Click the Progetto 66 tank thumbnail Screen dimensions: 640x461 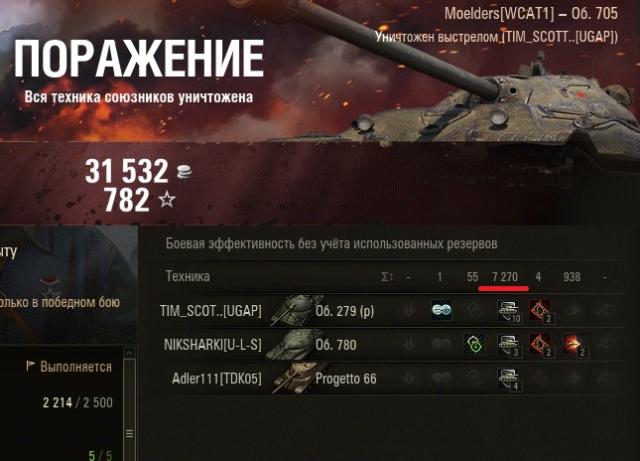[x=291, y=378]
